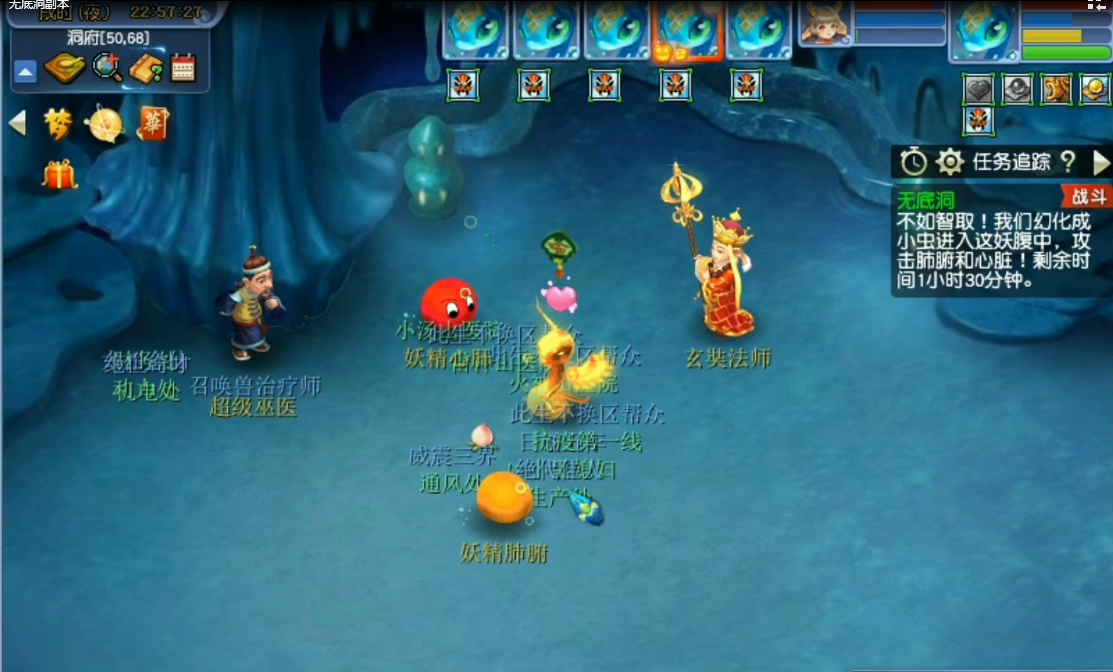
Task: Open the golden compass map icon
Action: (x=64, y=68)
